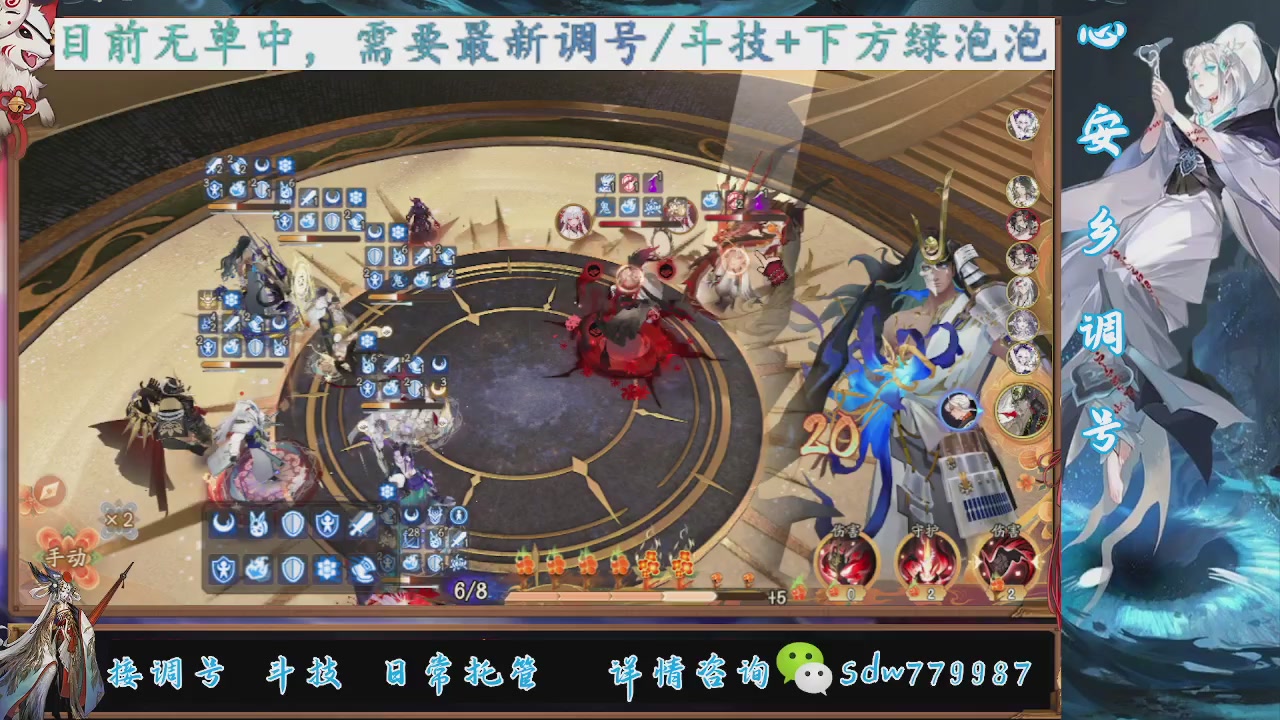Click the snowflake freeze buff icon

328,567
